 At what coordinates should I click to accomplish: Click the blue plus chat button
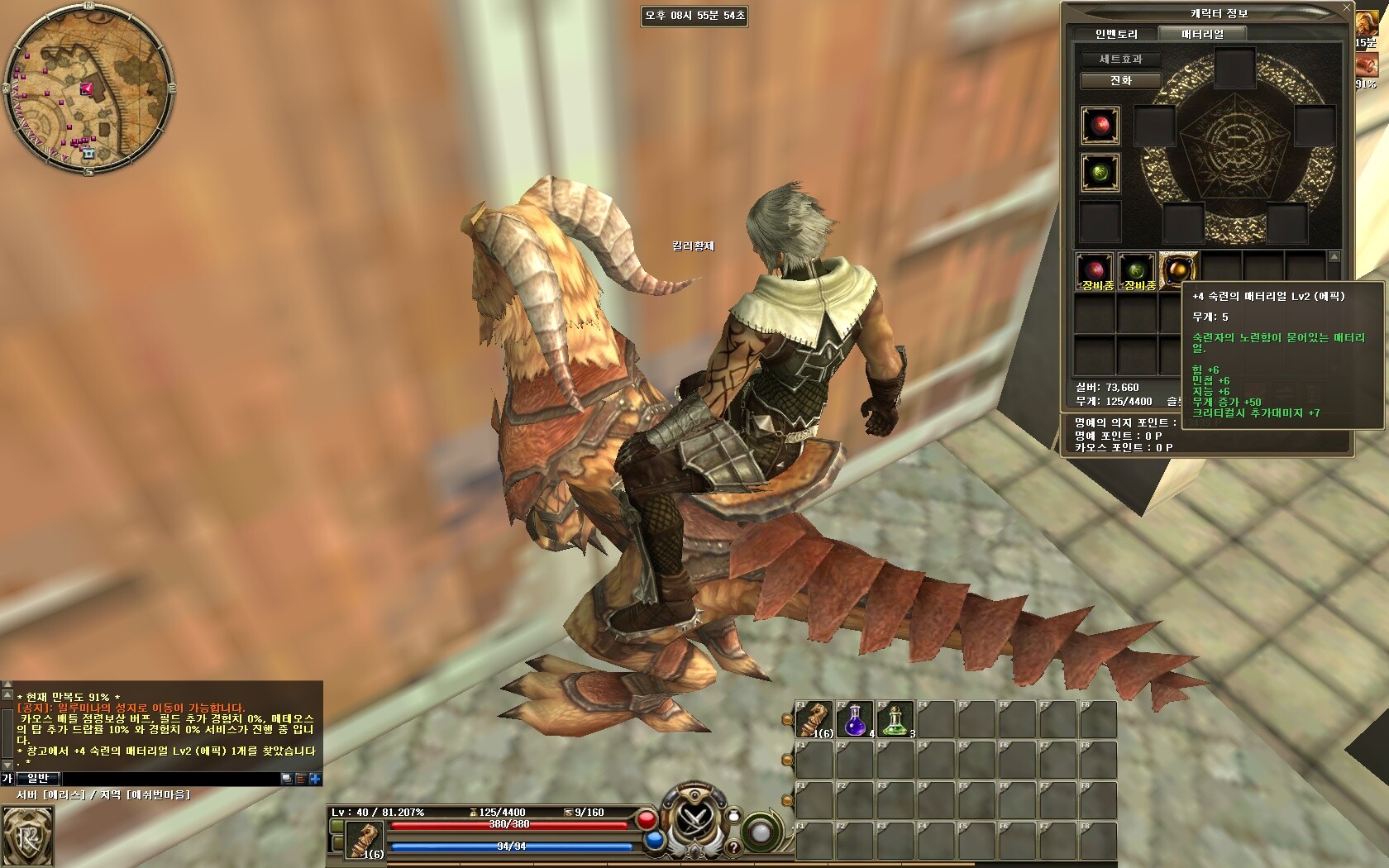click(315, 779)
